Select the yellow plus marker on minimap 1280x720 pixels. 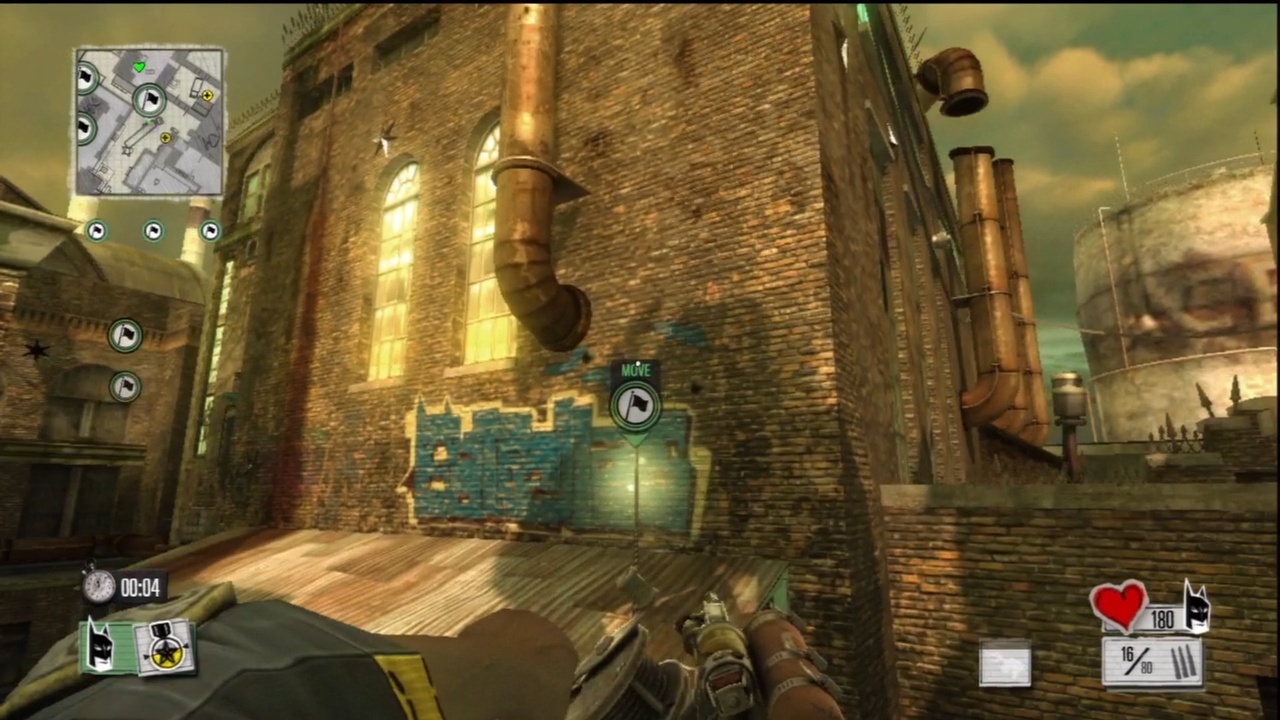[x=207, y=96]
